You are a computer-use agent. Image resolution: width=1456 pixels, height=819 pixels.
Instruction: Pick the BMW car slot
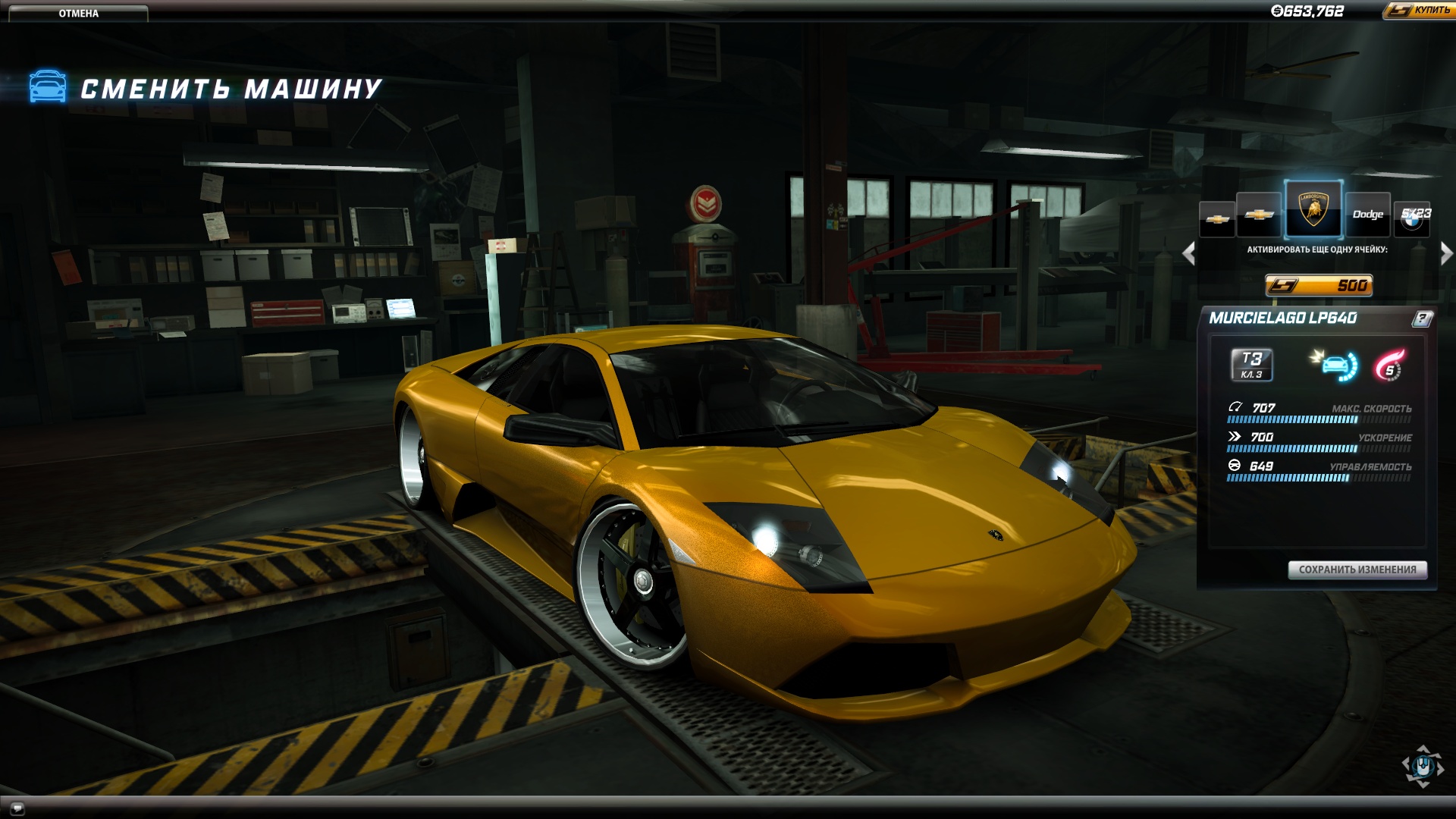(x=1412, y=216)
